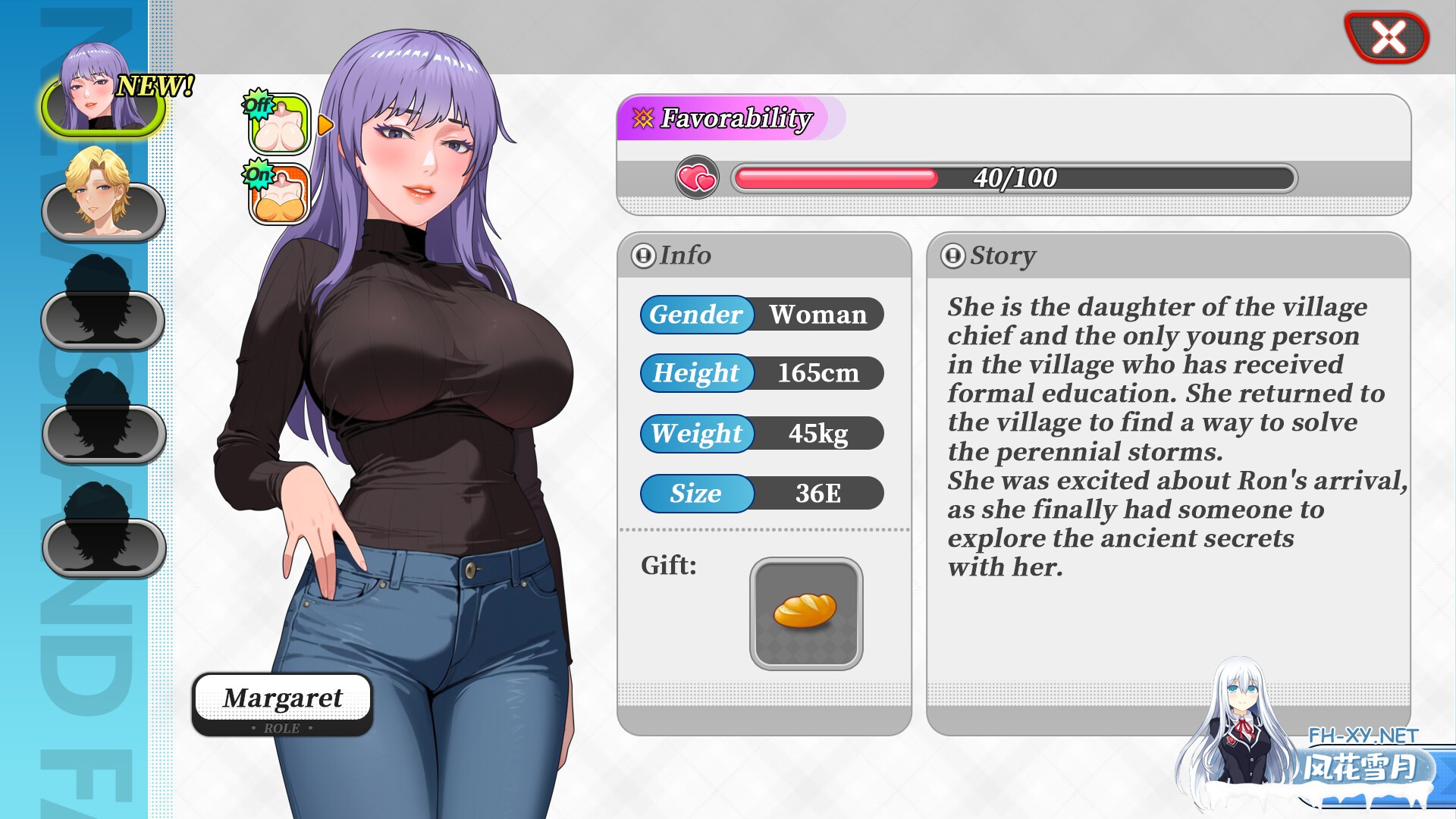The height and width of the screenshot is (819, 1456).
Task: Select the 'Size 36E' info entry
Action: [x=762, y=493]
